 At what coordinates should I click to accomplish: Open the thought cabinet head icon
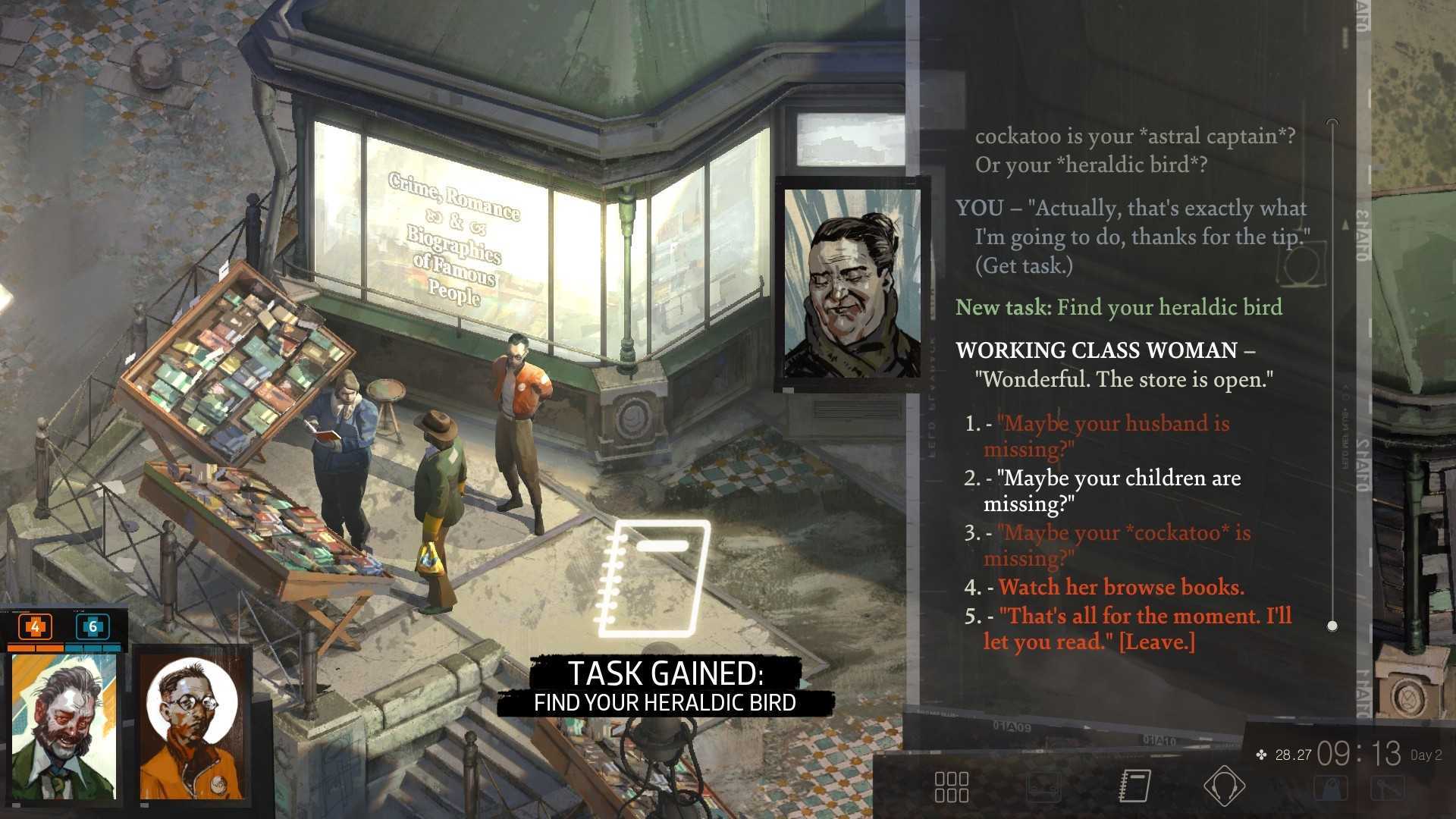[1224, 785]
